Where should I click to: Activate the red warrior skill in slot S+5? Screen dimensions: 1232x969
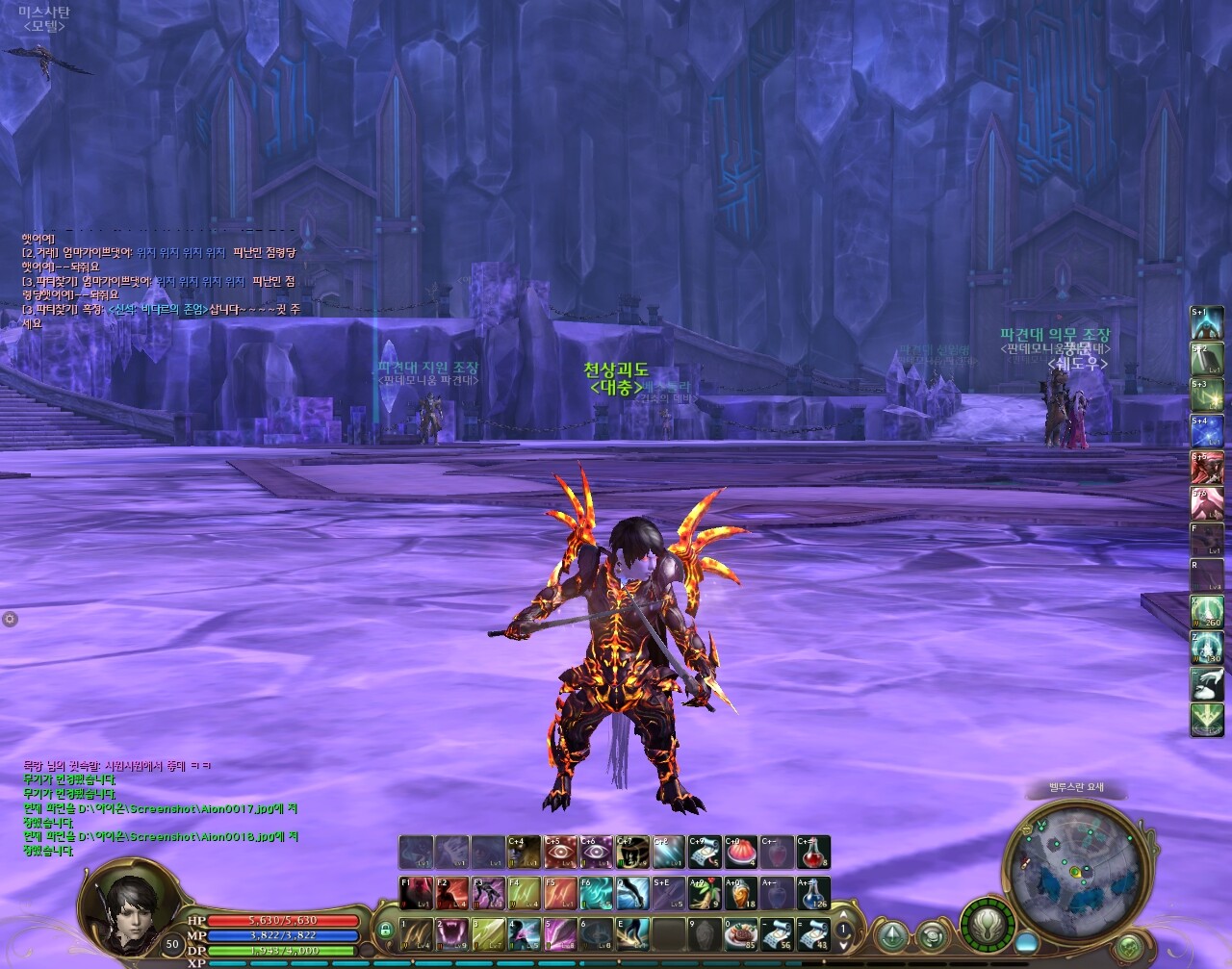1207,467
